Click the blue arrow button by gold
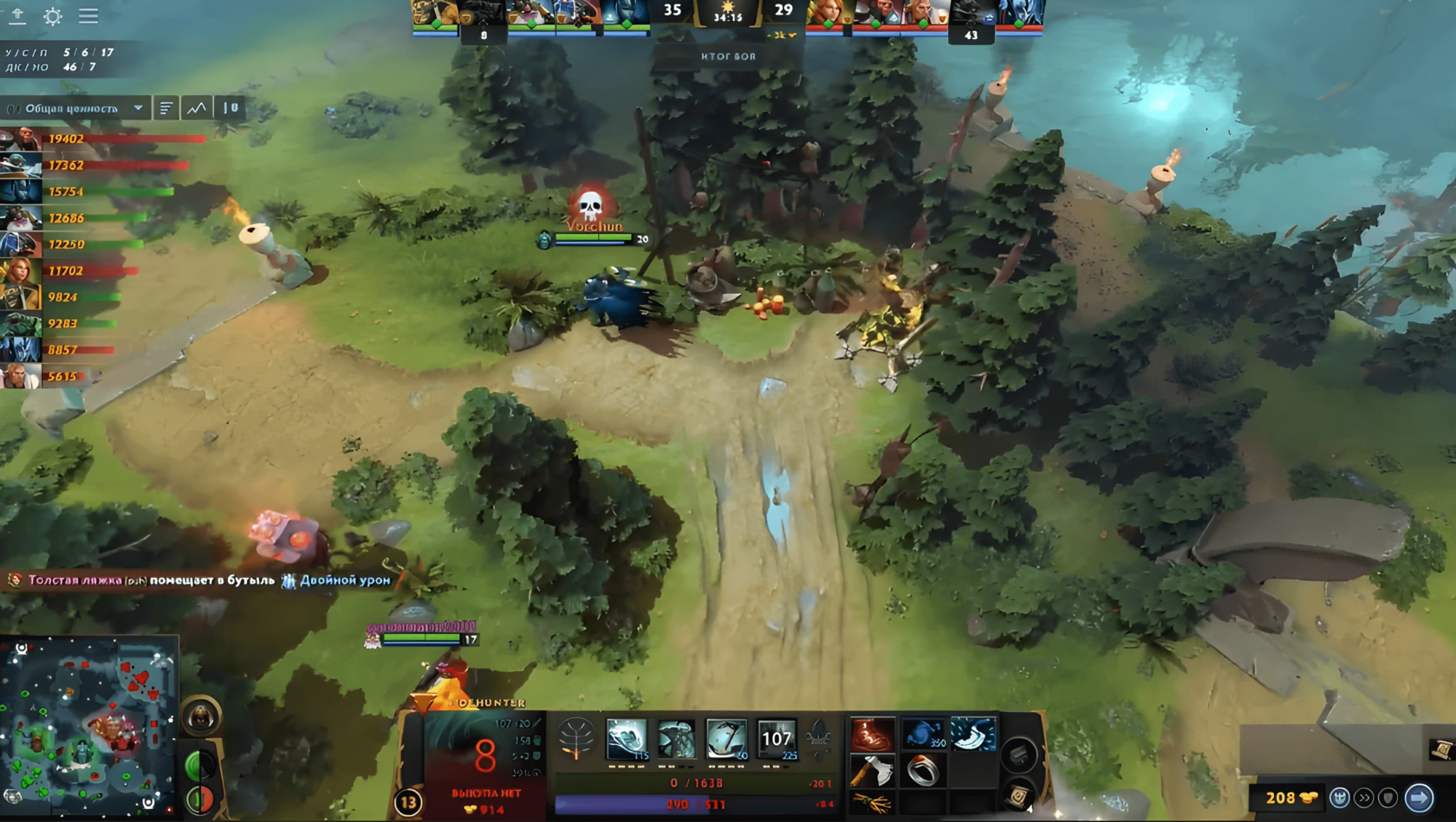The height and width of the screenshot is (822, 1456). coord(1419,797)
